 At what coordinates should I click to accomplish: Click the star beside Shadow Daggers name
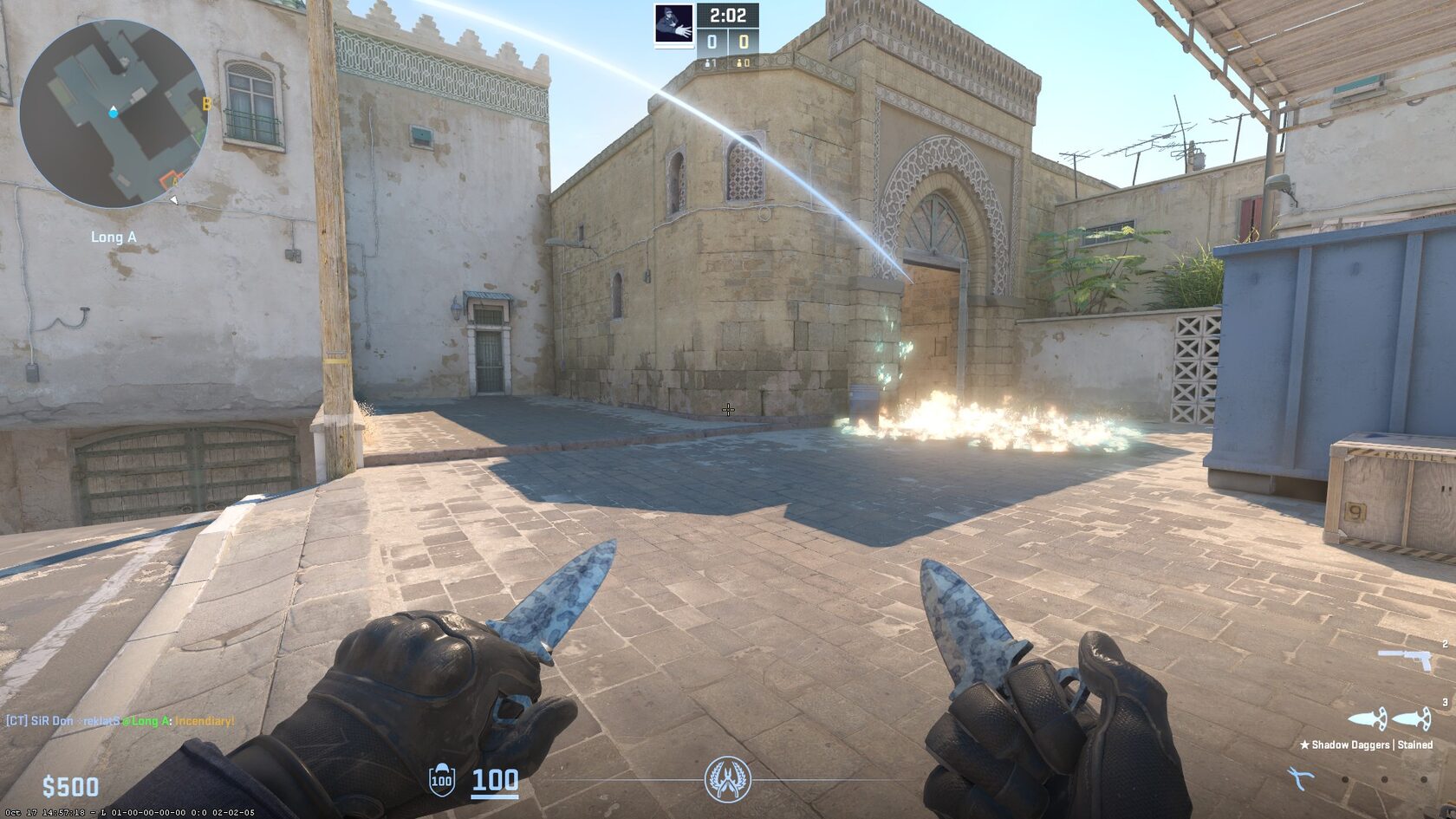click(1305, 744)
